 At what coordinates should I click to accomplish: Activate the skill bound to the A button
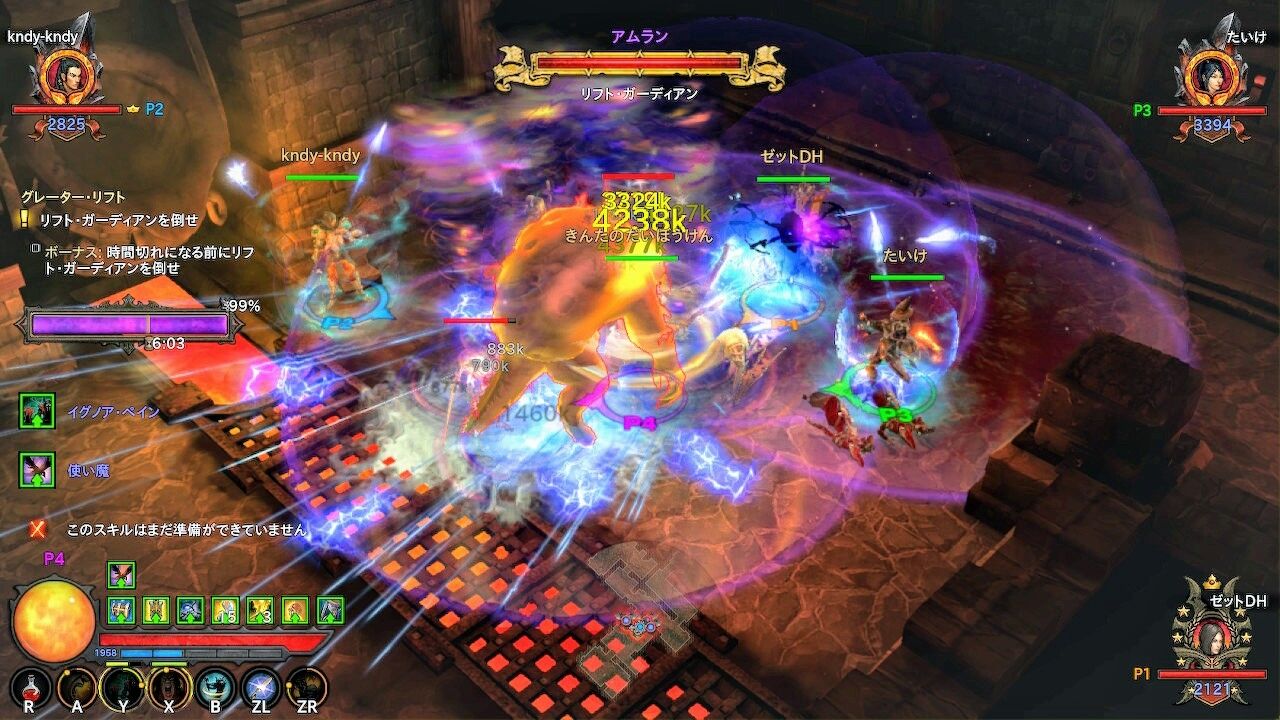pos(78,684)
